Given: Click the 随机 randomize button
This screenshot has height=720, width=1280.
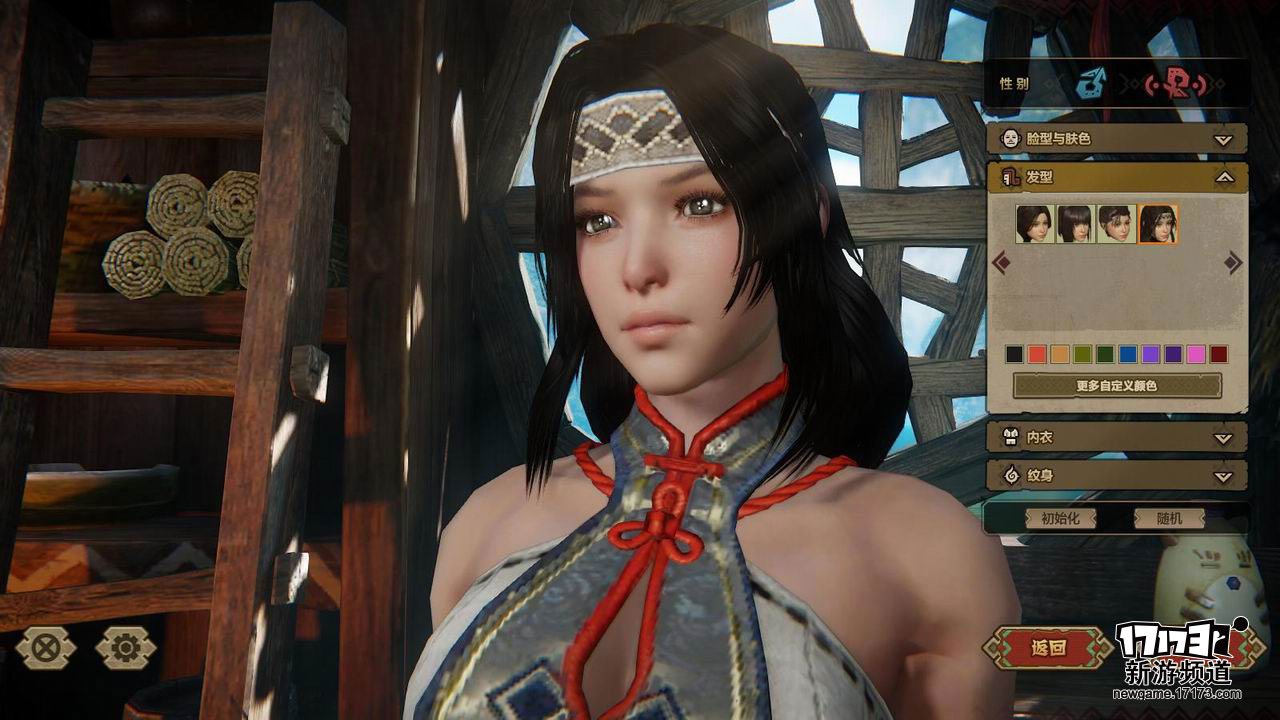Looking at the screenshot, I should coord(1168,519).
